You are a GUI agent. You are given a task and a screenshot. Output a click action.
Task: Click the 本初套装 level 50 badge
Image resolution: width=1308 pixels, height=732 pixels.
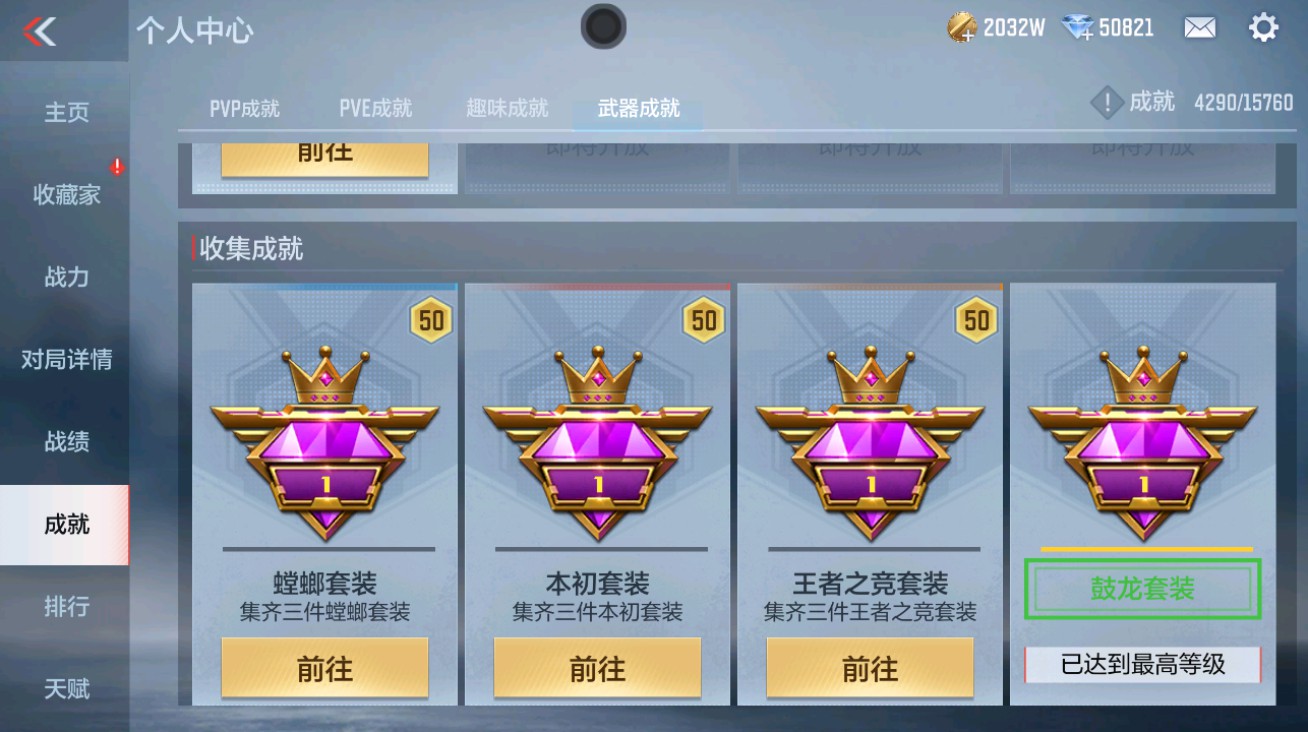coord(704,319)
